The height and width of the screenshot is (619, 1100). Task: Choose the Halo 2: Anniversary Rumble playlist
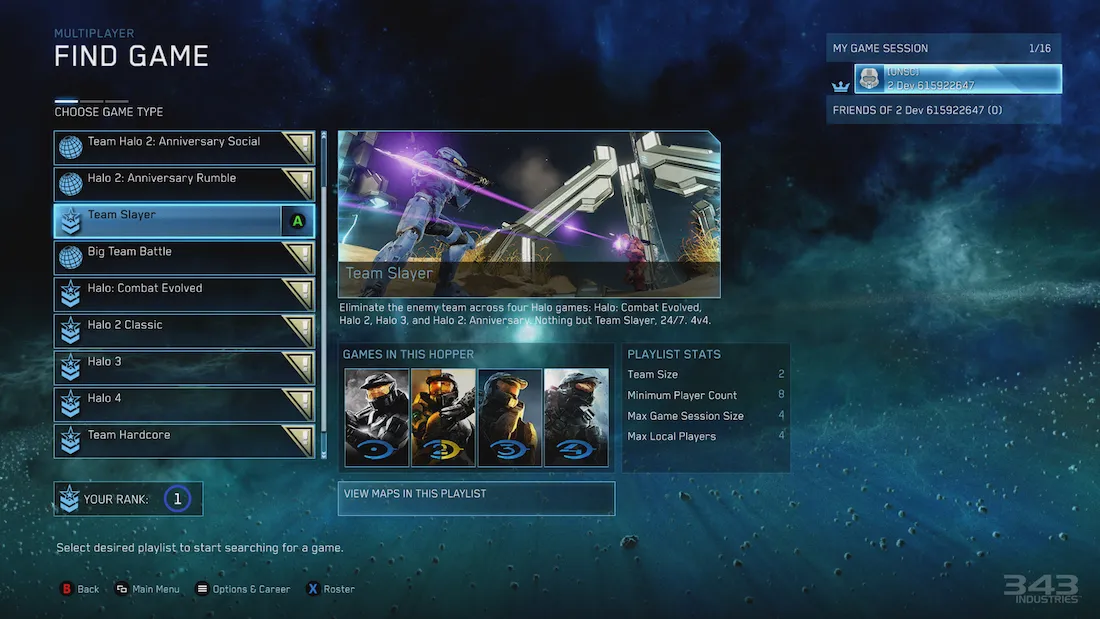pos(184,184)
